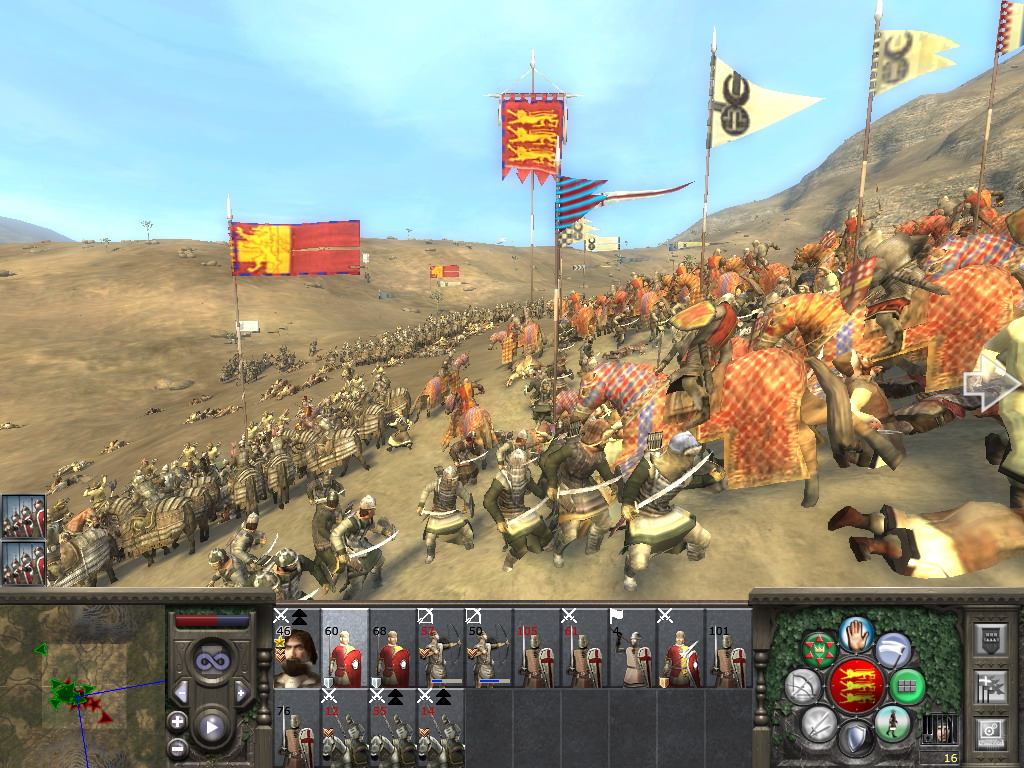Select the general's bodyguard unit card
This screenshot has width=1024, height=768.
pyautogui.click(x=296, y=648)
